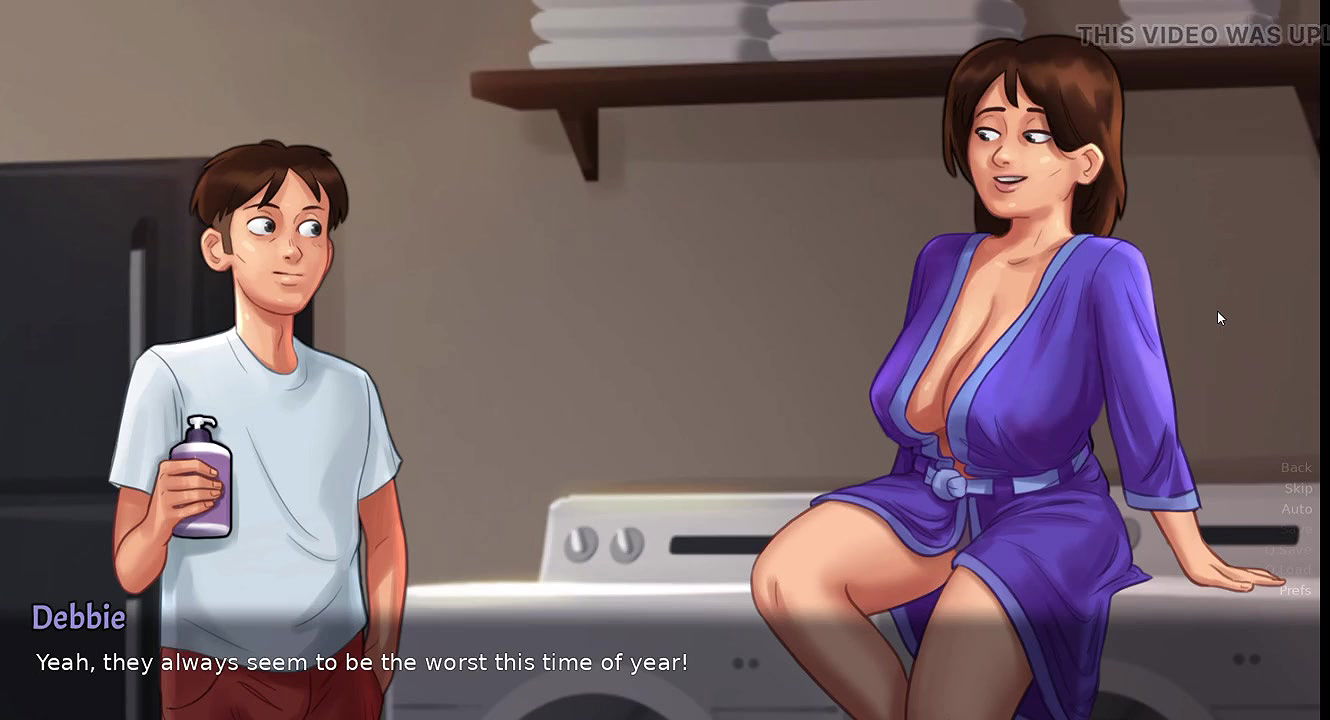Click Q Load to restore quick save
The width and height of the screenshot is (1330, 720).
tap(1293, 570)
